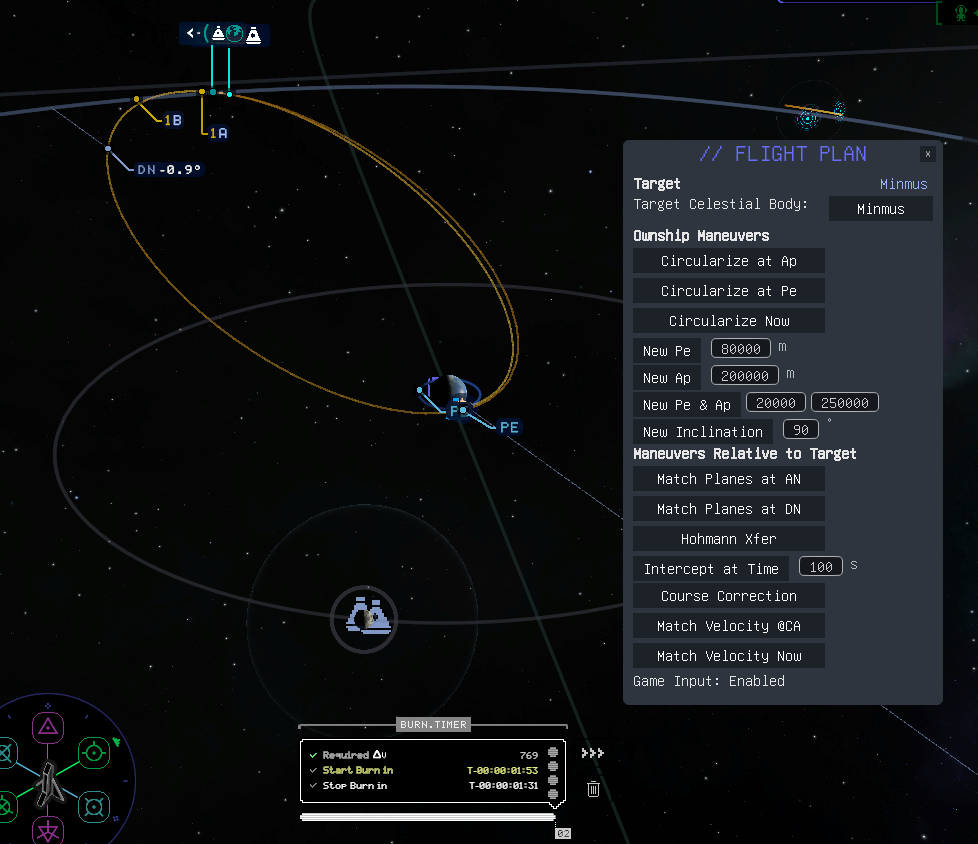Select Circularize Now maneuver
Screen dimensions: 978x844
729,321
